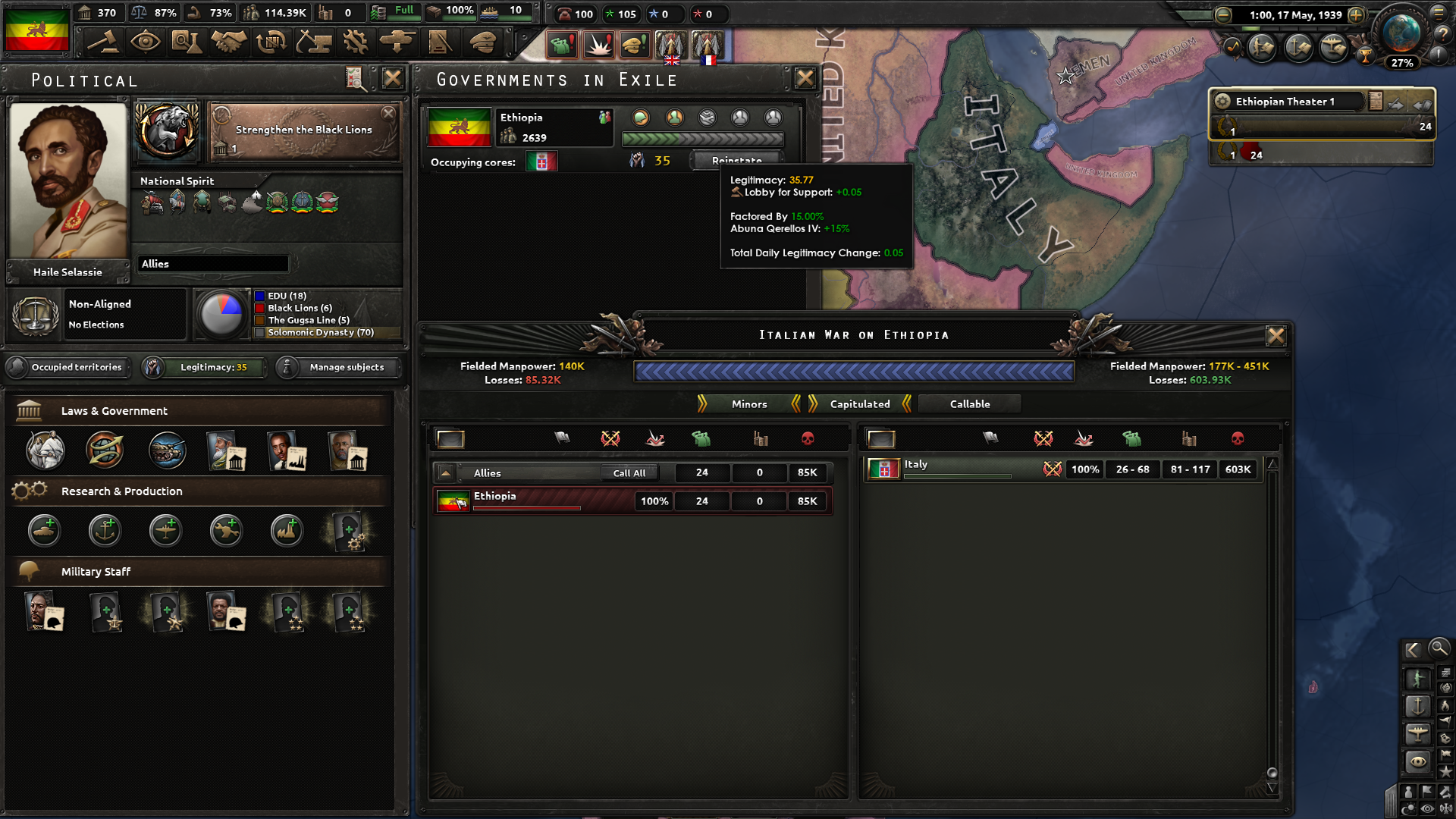Open the Capitulated filter tab

point(861,403)
